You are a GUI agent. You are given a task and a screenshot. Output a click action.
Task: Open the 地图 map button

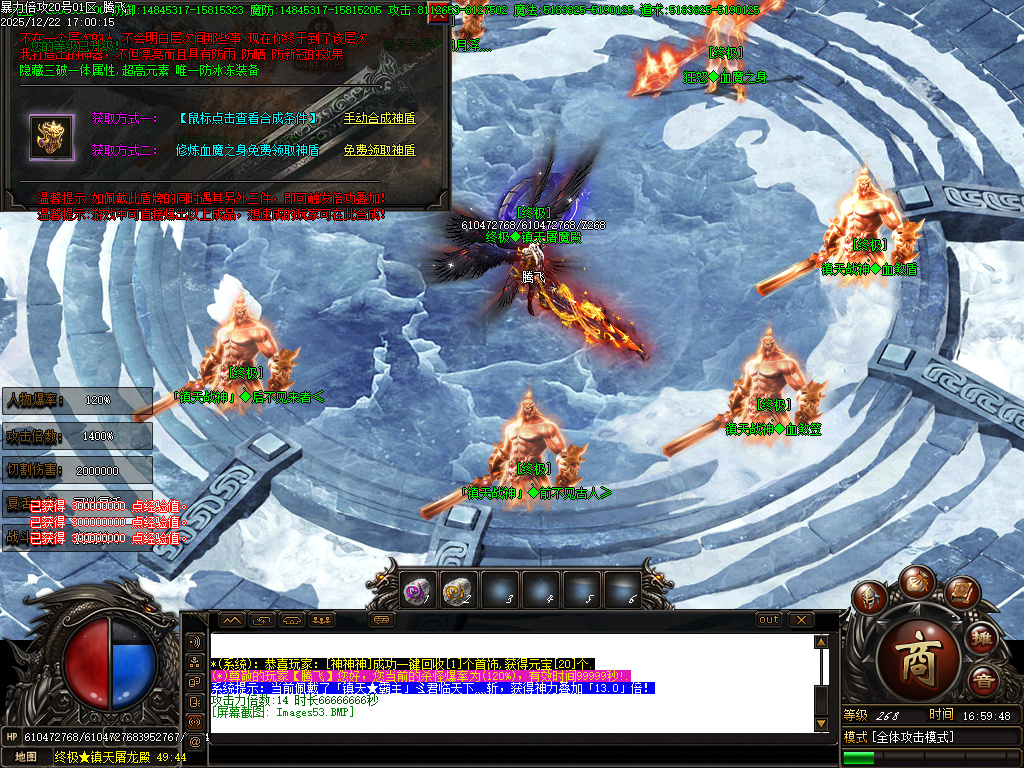click(x=25, y=757)
